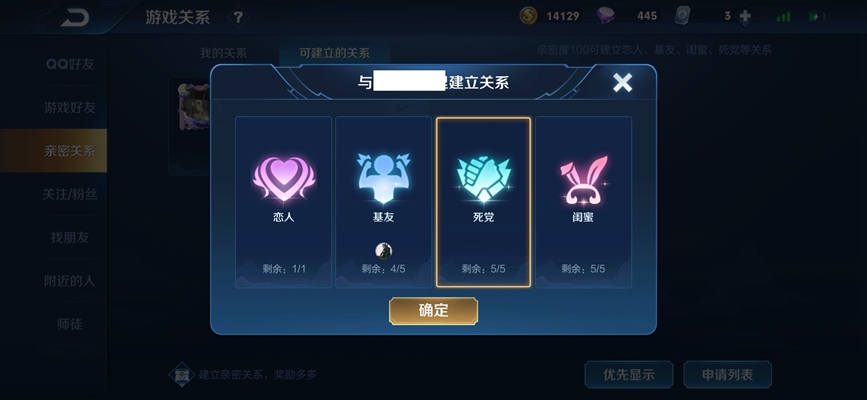Show the 关注/粉丝 list
This screenshot has width=867, height=400.
(69, 194)
